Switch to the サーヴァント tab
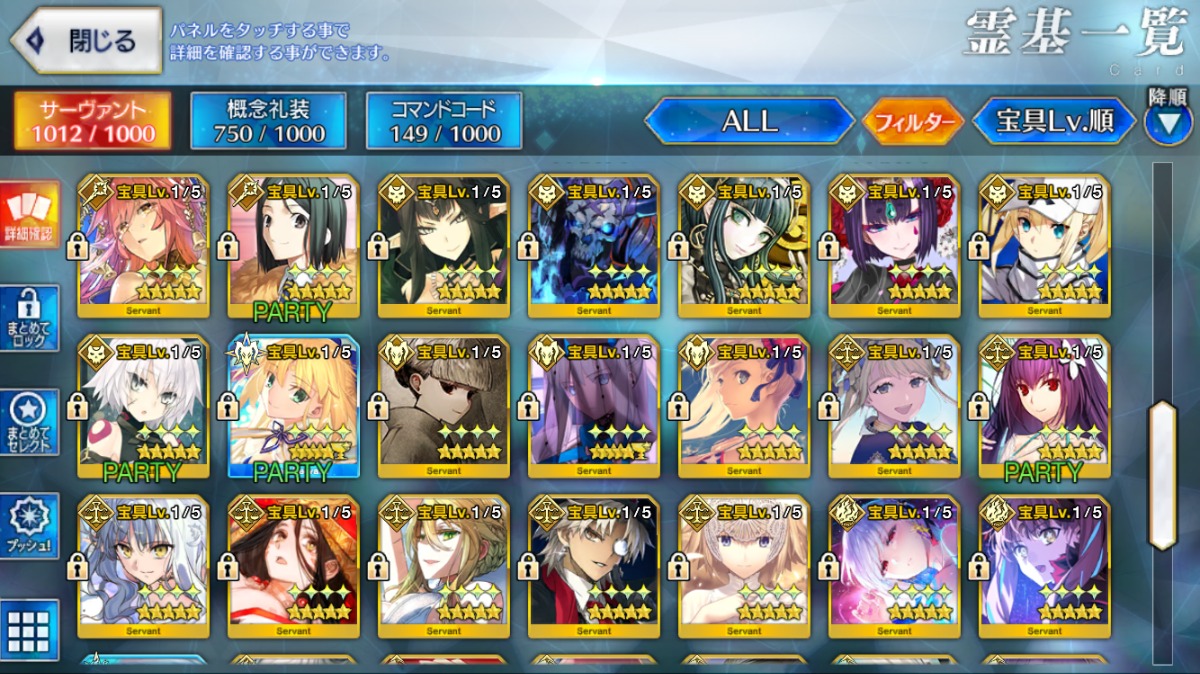 (x=92, y=121)
